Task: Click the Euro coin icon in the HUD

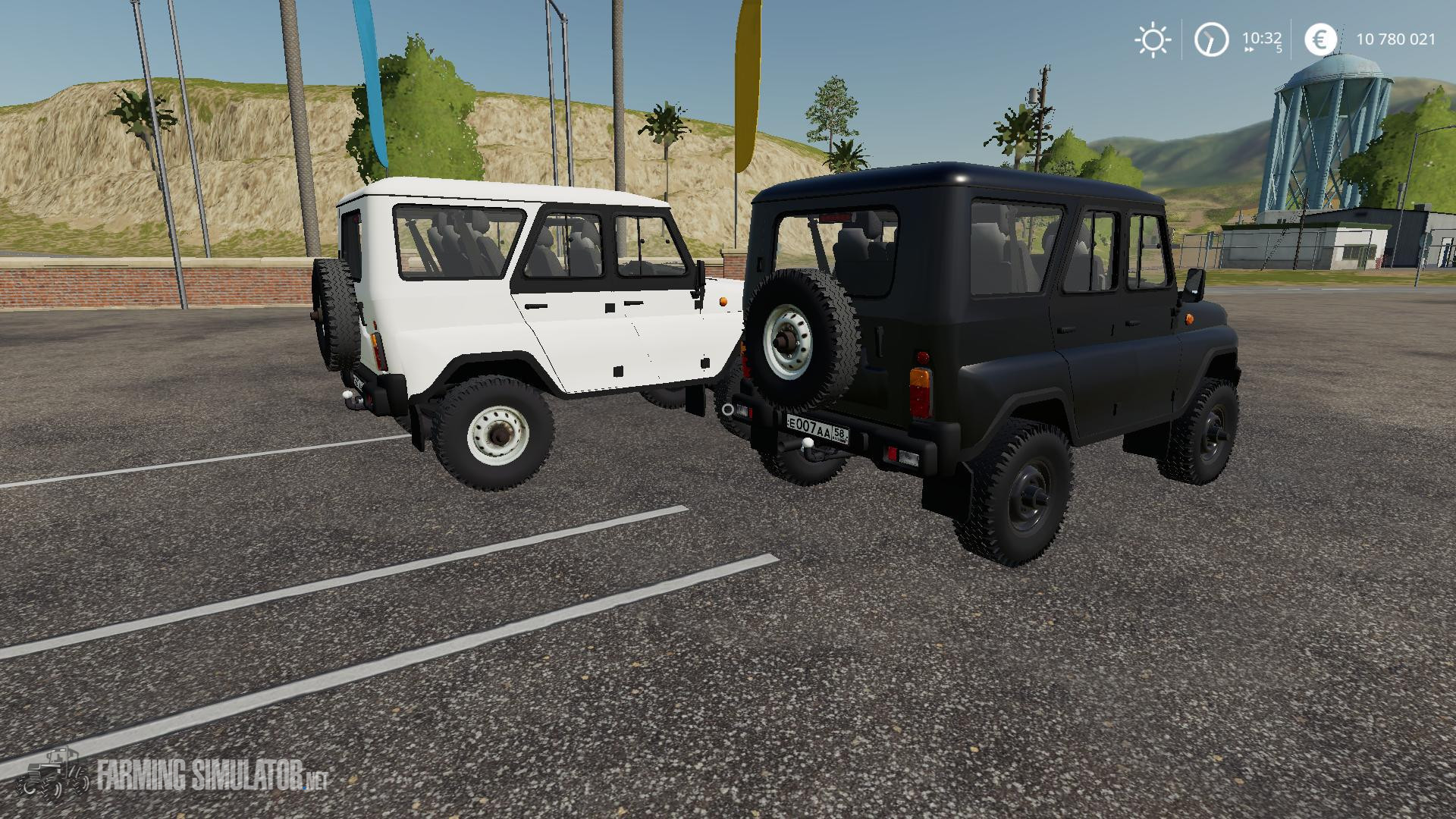Action: pyautogui.click(x=1322, y=39)
